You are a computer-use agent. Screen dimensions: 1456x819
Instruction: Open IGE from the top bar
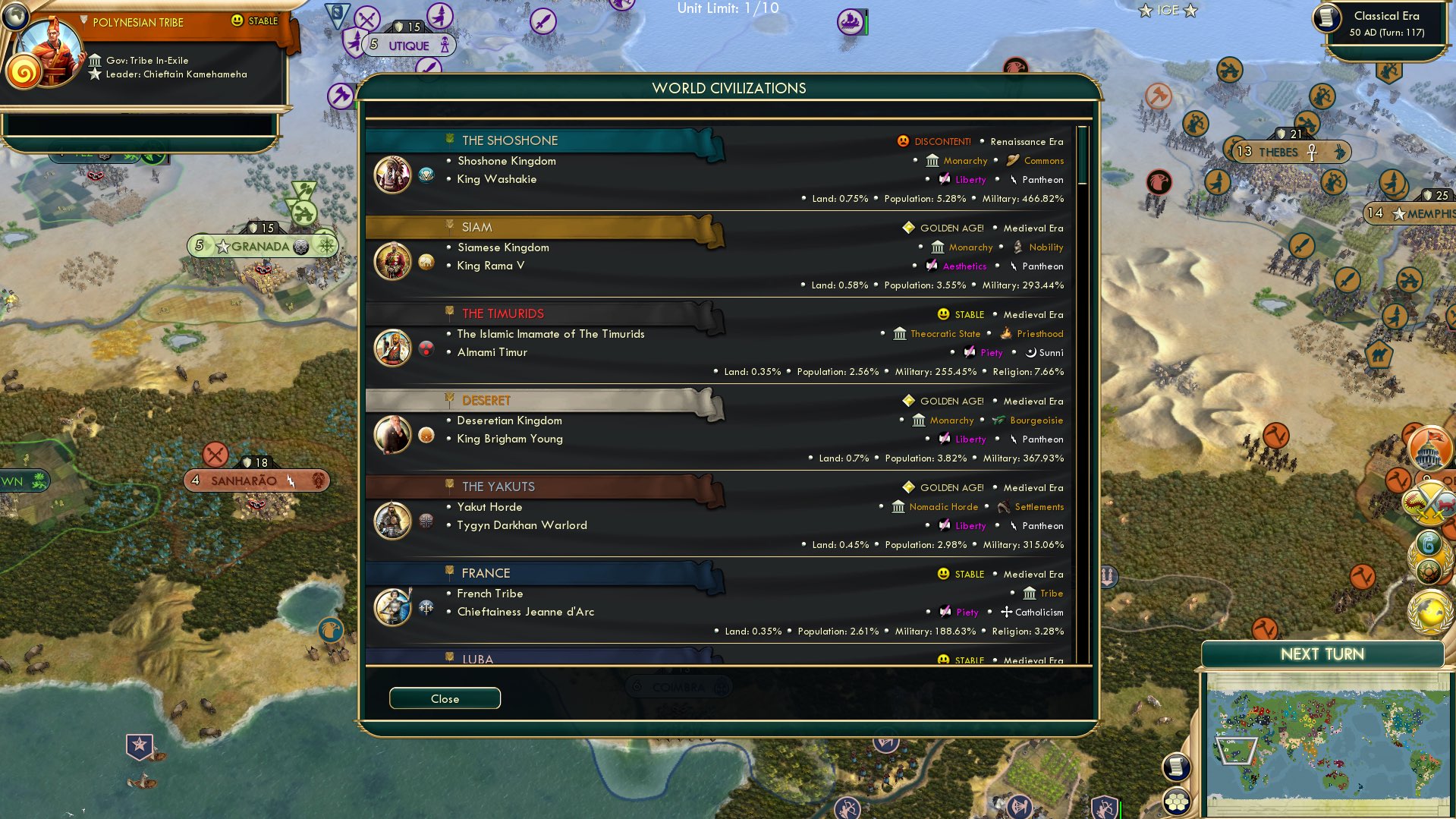pyautogui.click(x=1167, y=11)
